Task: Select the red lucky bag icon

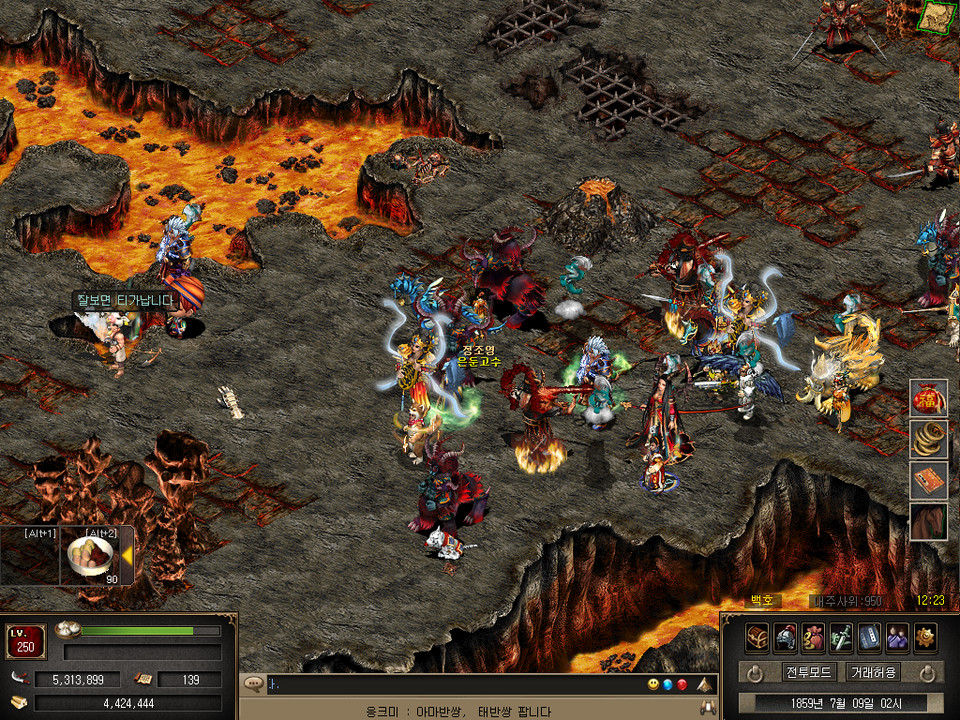Action: click(928, 398)
